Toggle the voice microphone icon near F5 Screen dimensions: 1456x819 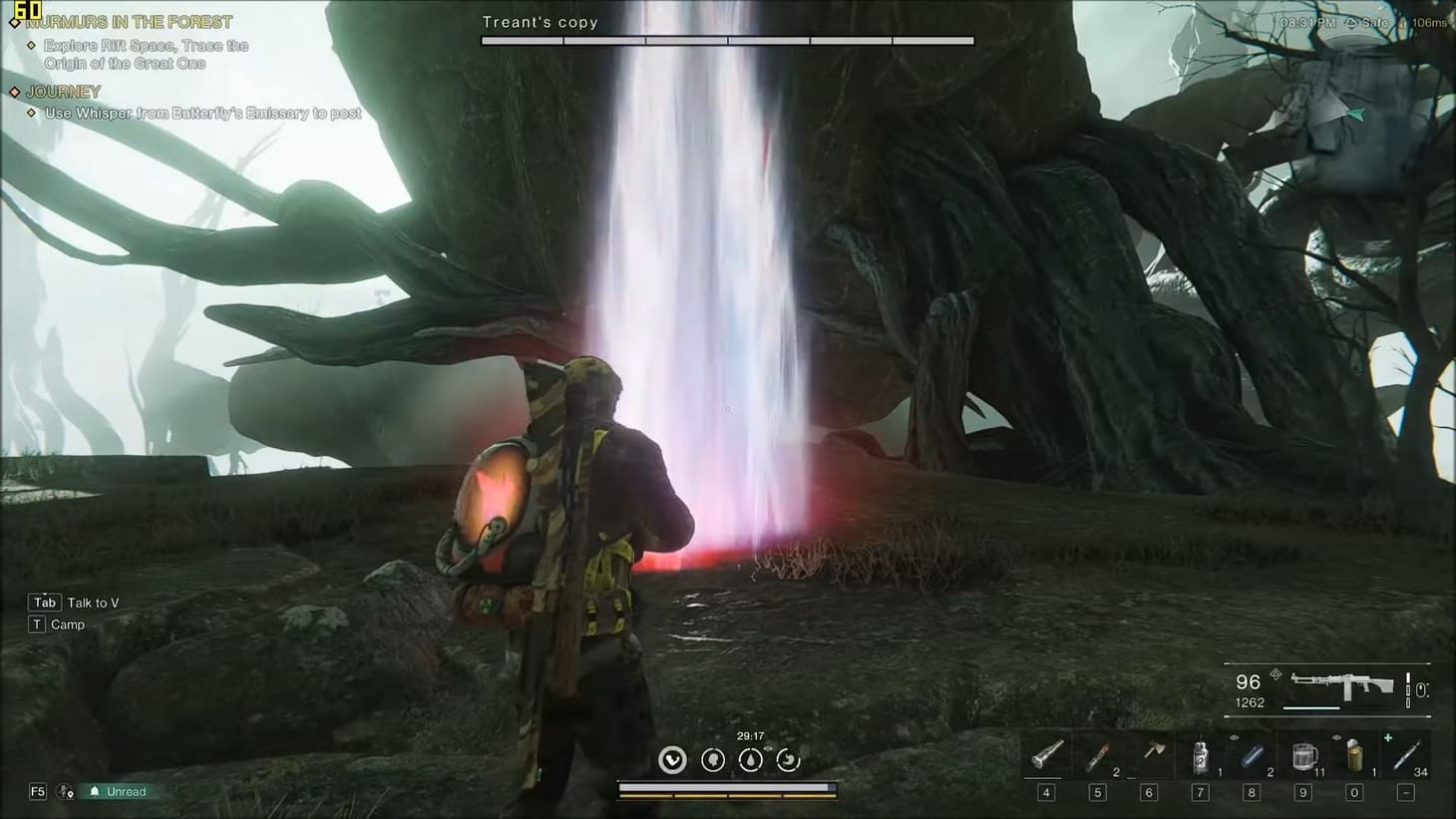tap(66, 791)
